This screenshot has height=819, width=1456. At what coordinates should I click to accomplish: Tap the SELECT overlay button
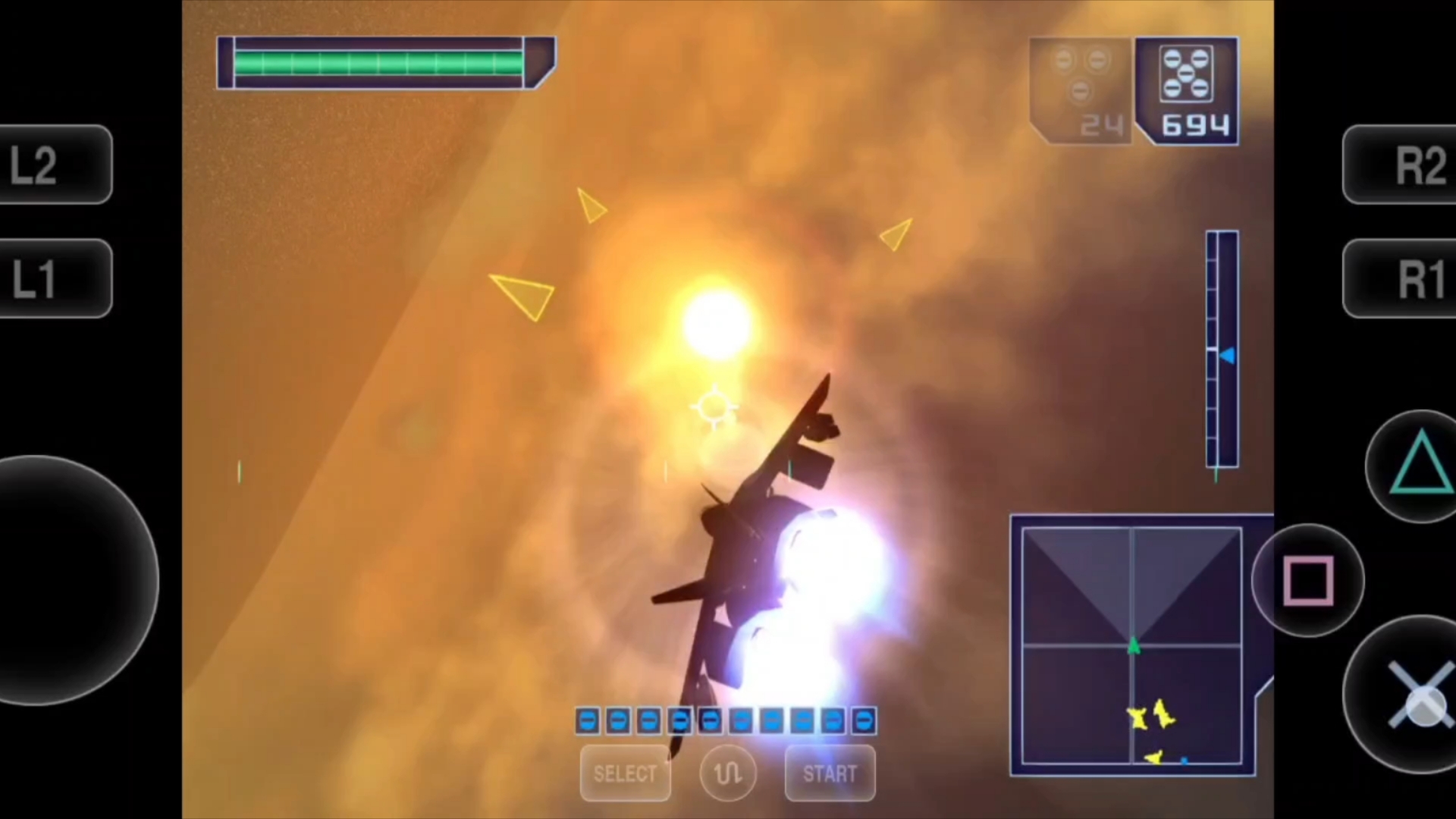pos(625,773)
